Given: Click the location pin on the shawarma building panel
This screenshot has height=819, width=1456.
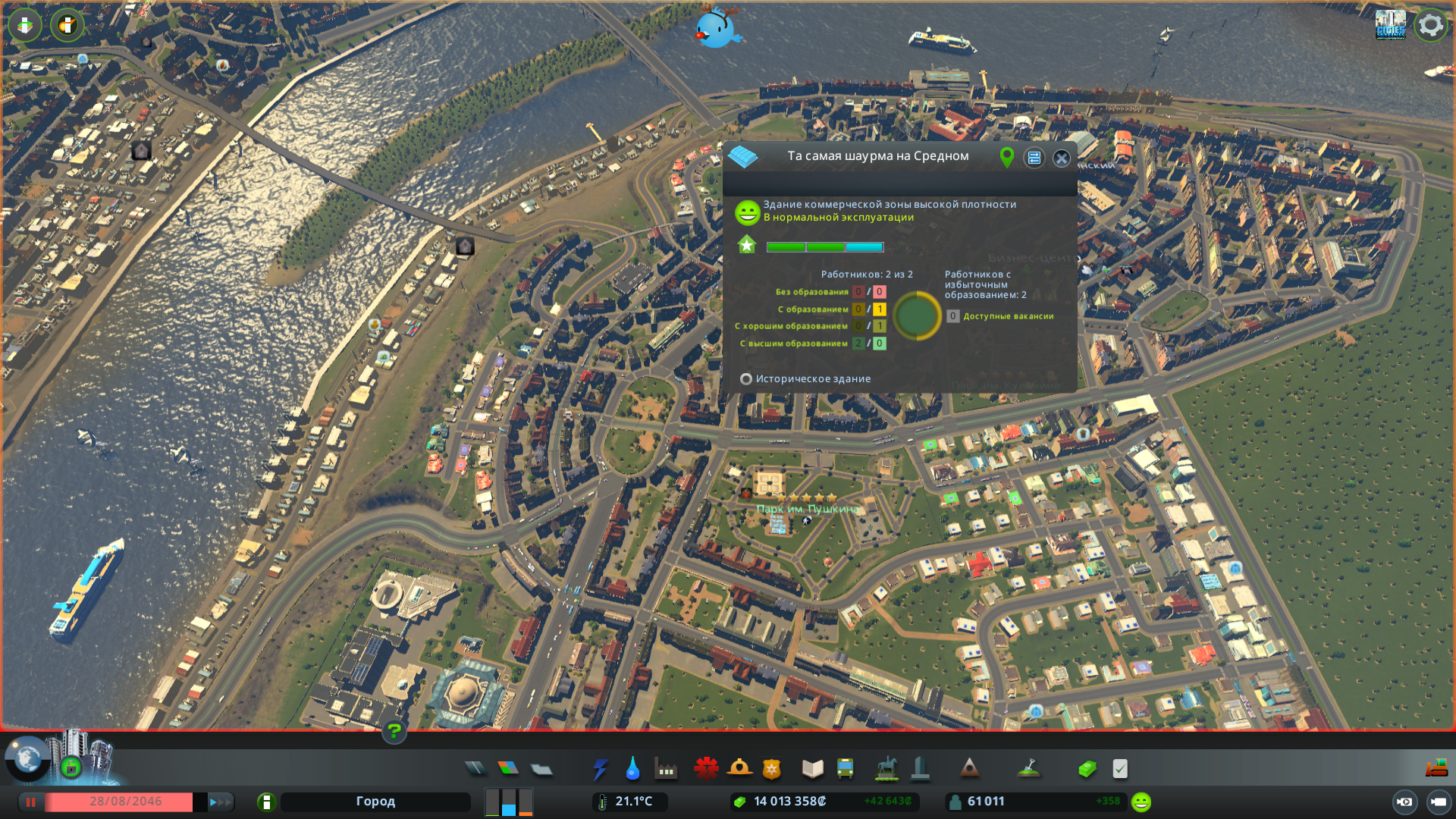Looking at the screenshot, I should coord(1006,158).
